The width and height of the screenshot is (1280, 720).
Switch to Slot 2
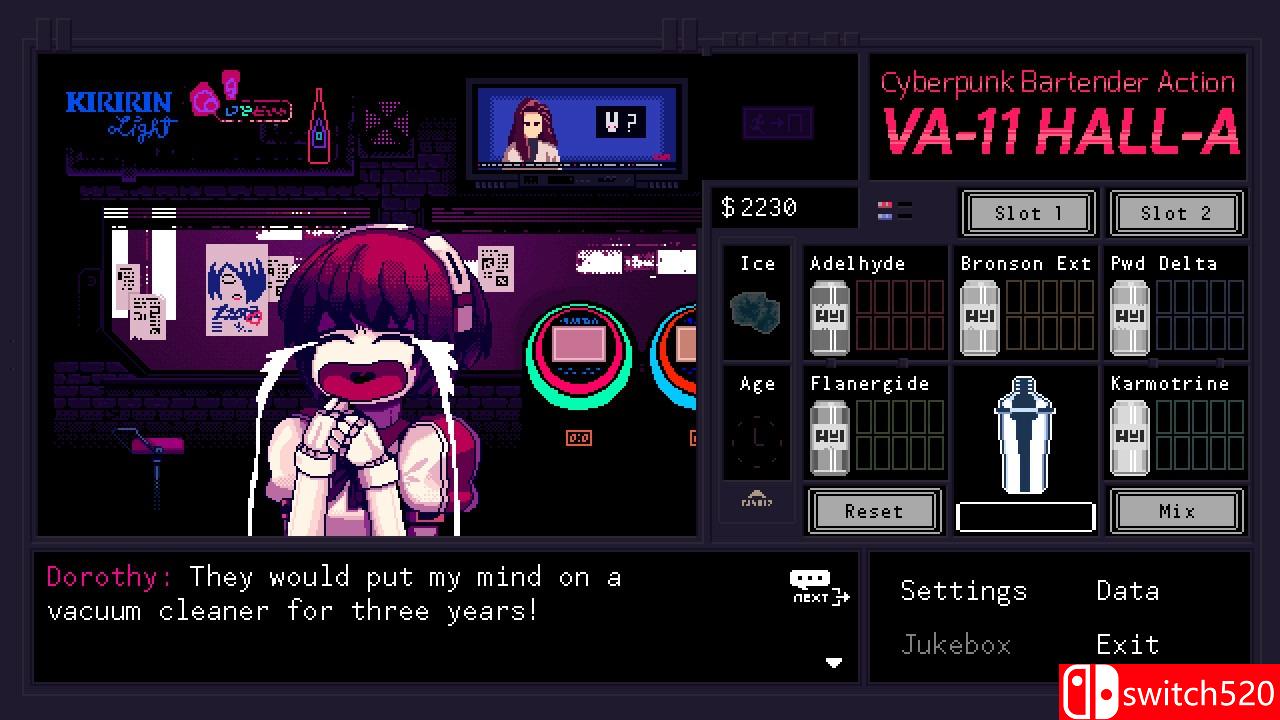pos(1177,213)
